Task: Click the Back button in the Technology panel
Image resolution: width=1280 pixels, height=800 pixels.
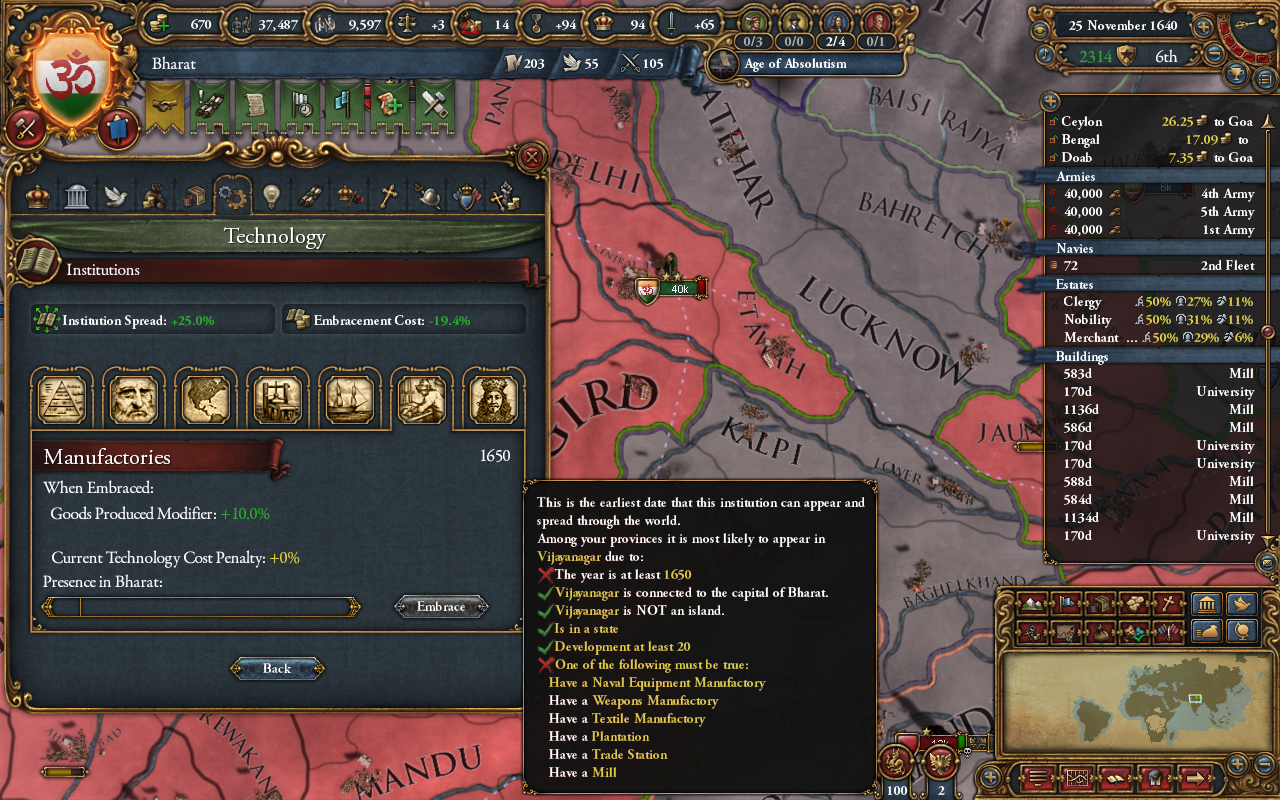Action: pyautogui.click(x=277, y=668)
